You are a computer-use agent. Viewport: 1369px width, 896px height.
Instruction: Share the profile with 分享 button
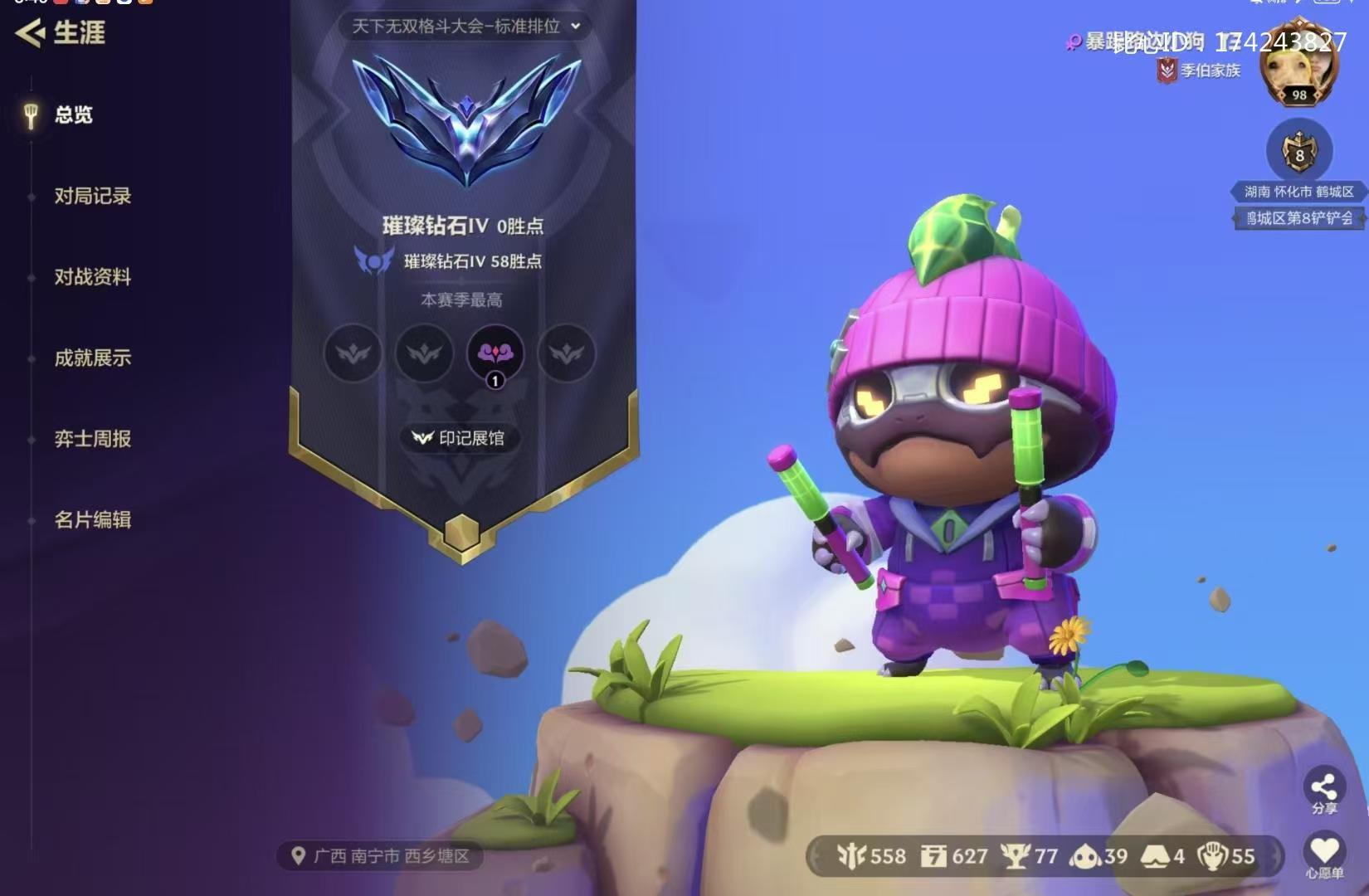[x=1324, y=791]
